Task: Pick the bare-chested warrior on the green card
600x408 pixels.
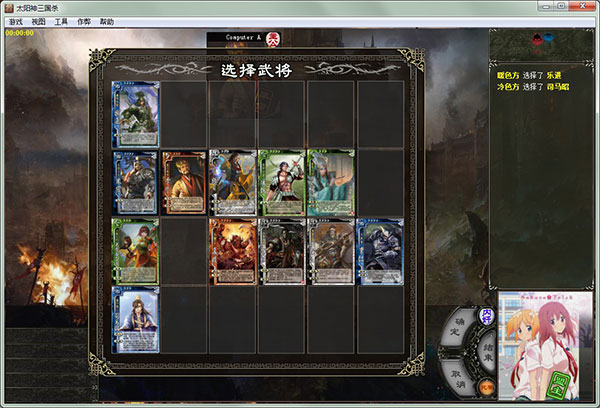Action: point(282,182)
